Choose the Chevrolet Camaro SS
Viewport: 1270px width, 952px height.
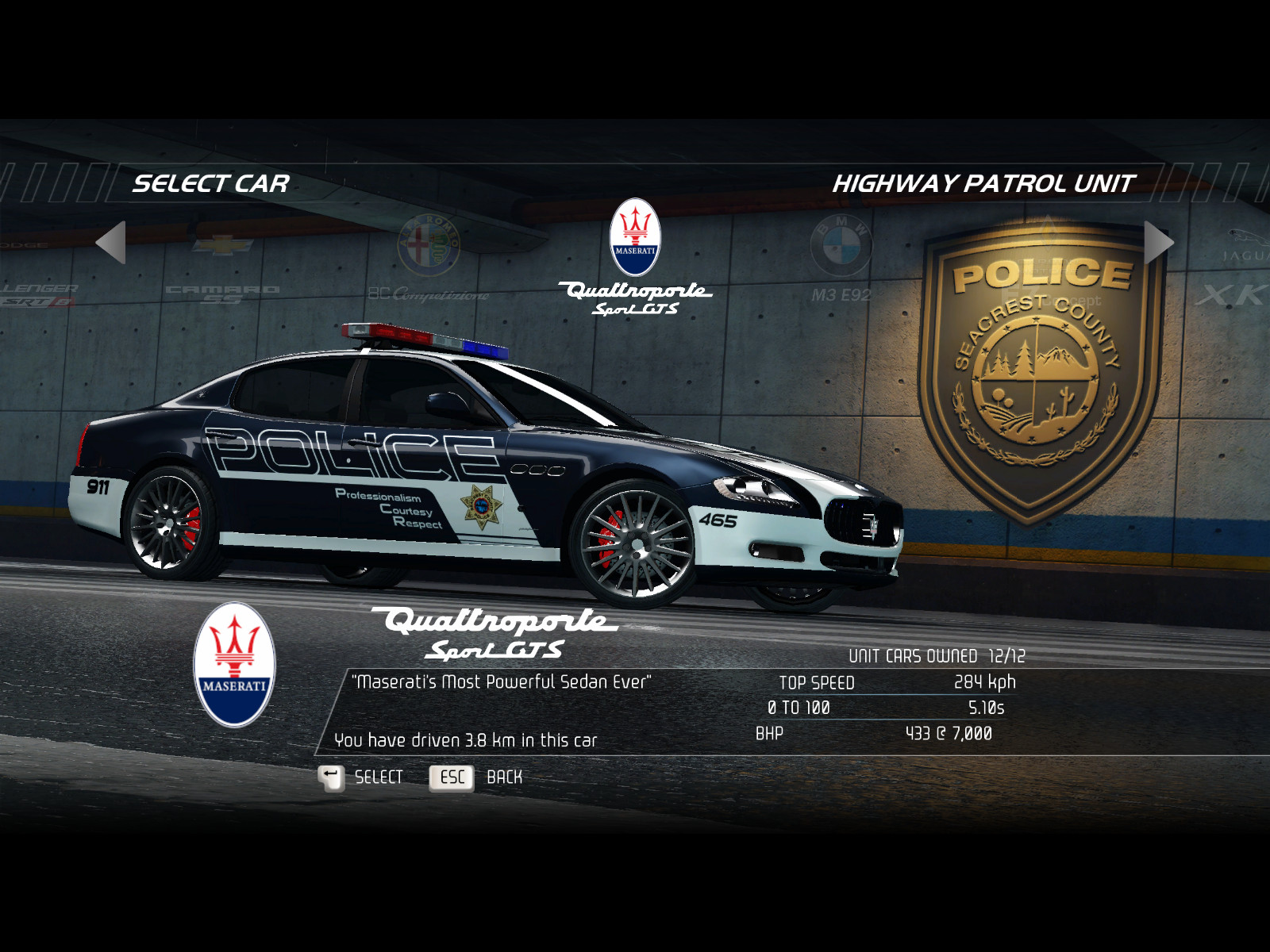(222, 270)
